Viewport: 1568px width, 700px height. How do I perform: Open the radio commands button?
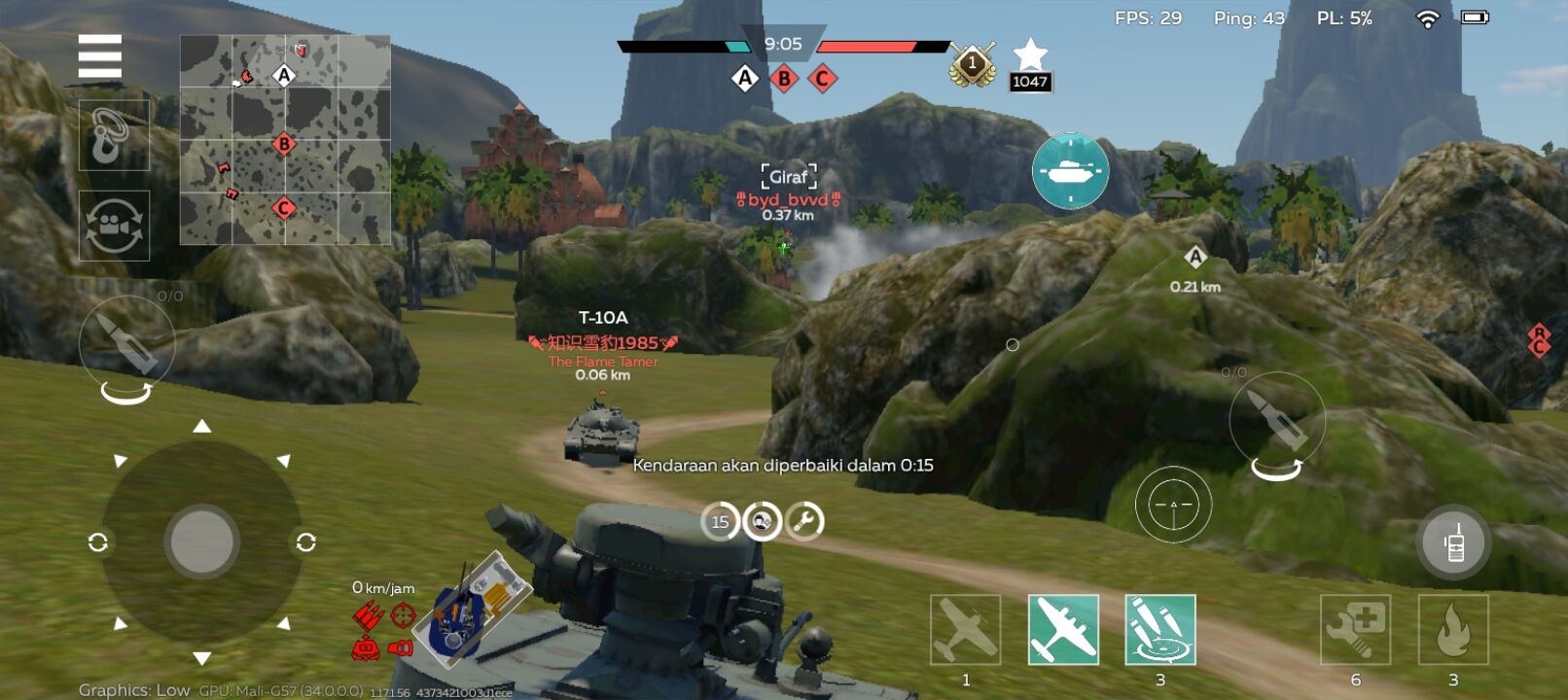pyautogui.click(x=1453, y=542)
